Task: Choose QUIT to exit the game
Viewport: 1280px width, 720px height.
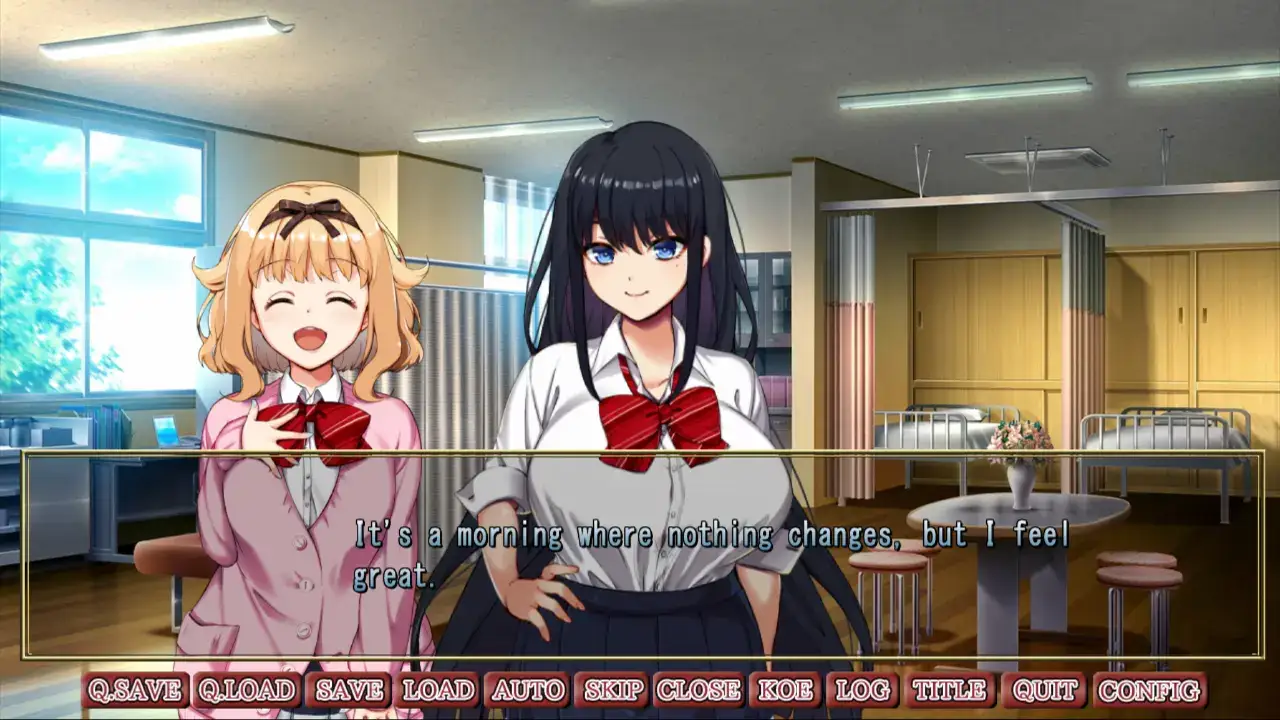Action: (x=1043, y=690)
